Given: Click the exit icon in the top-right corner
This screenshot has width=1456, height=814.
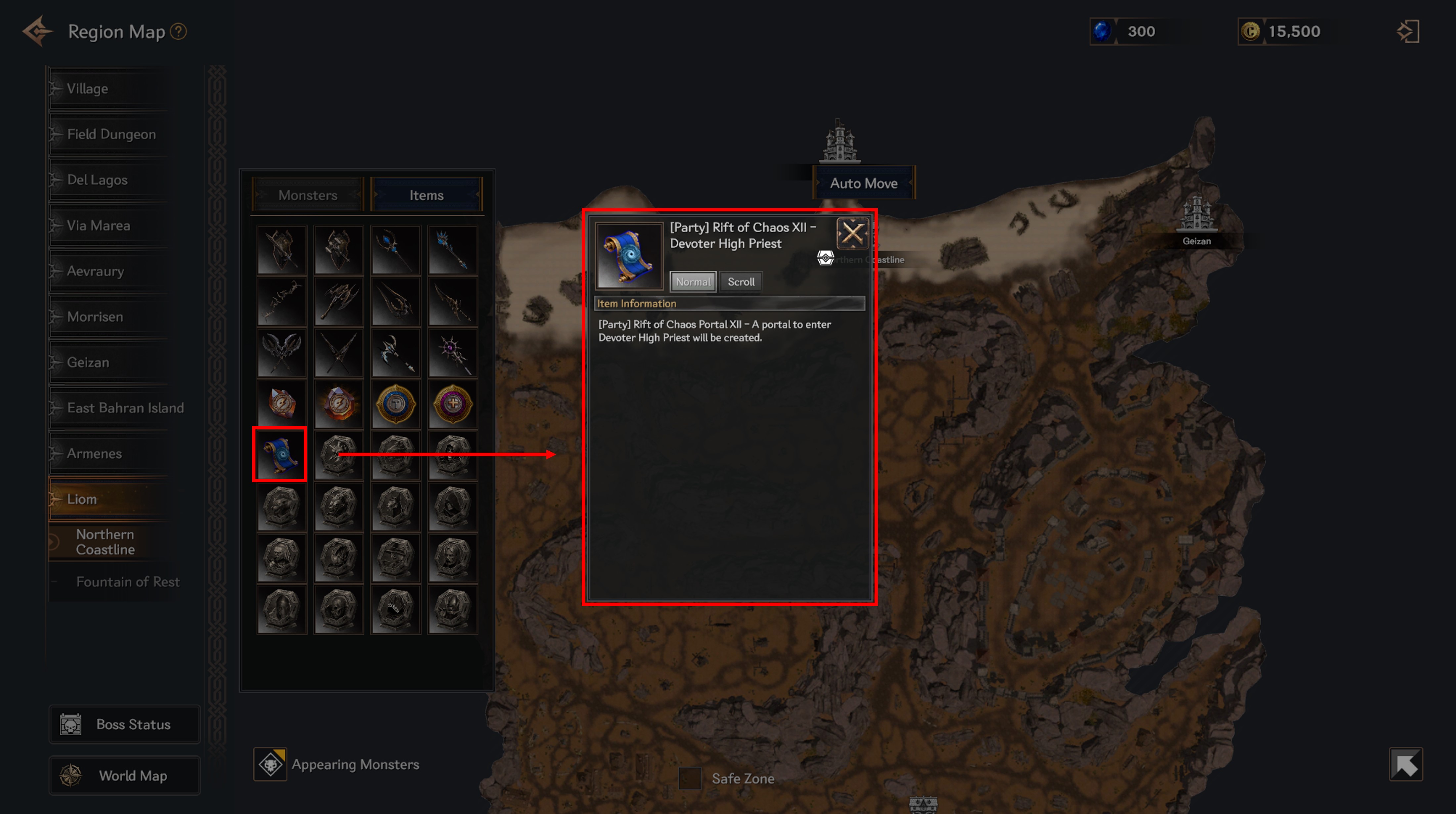Looking at the screenshot, I should point(1407,32).
